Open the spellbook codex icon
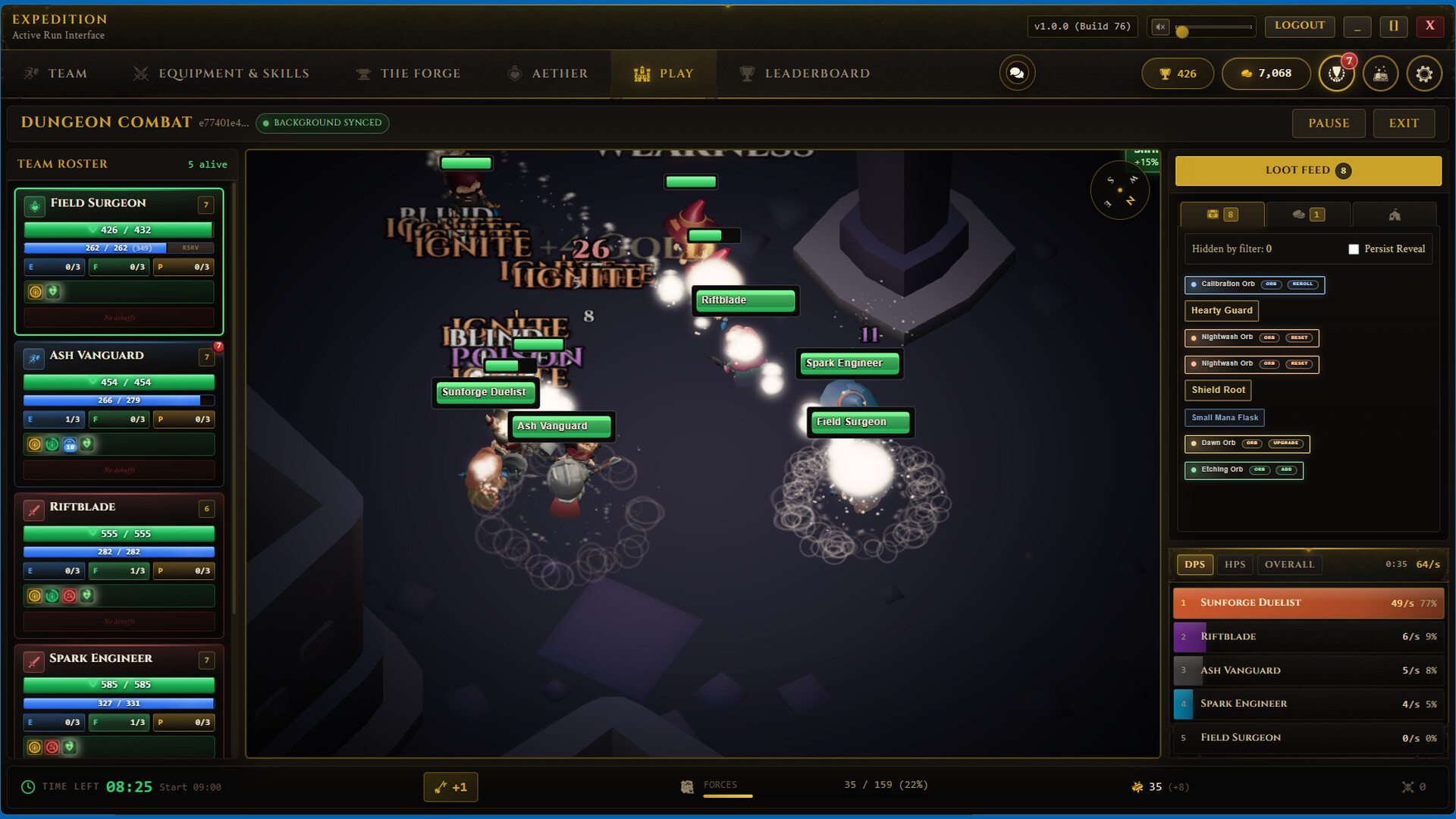1456x819 pixels. pyautogui.click(x=1381, y=74)
